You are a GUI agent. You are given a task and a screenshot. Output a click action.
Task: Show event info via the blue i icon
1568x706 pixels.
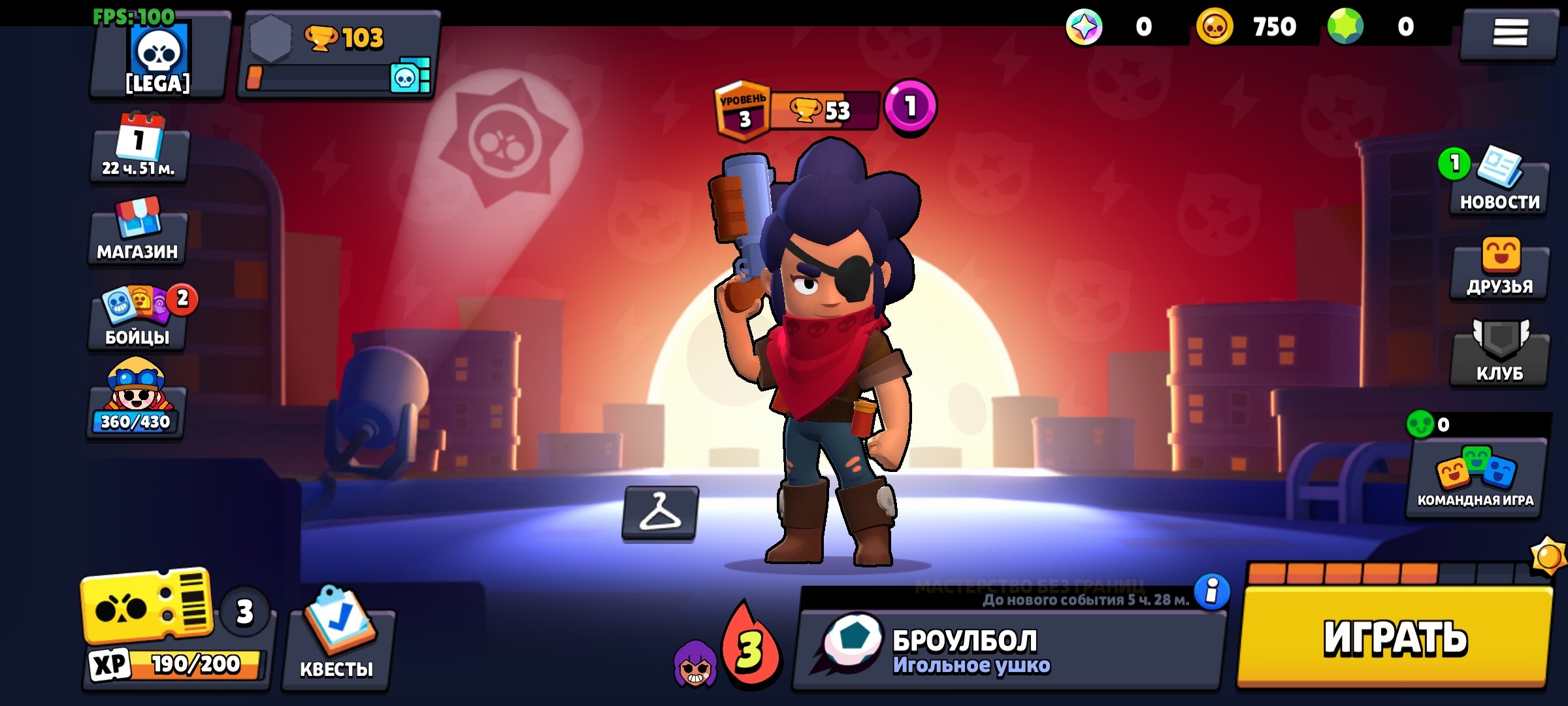click(x=1212, y=592)
